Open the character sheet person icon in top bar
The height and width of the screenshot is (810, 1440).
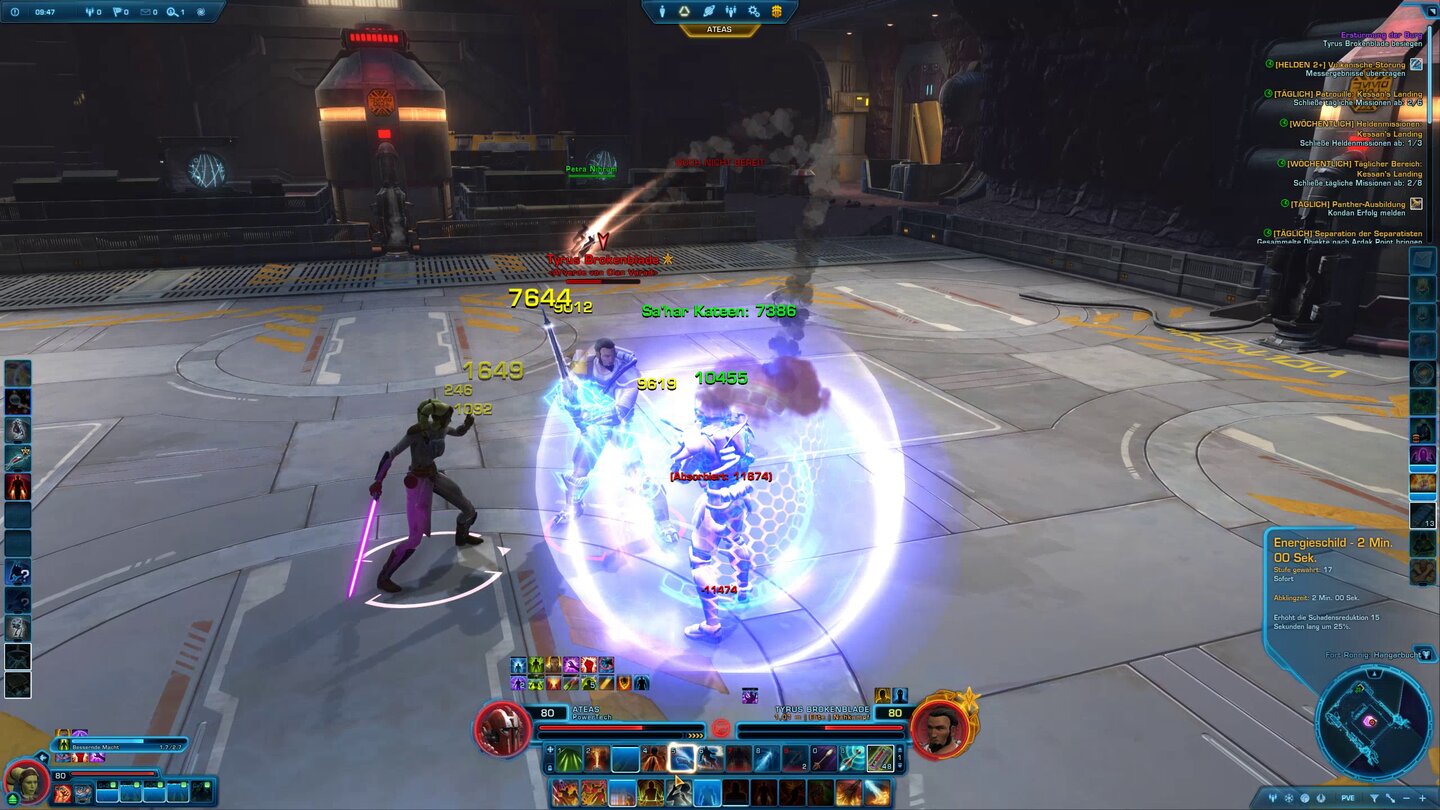point(663,11)
